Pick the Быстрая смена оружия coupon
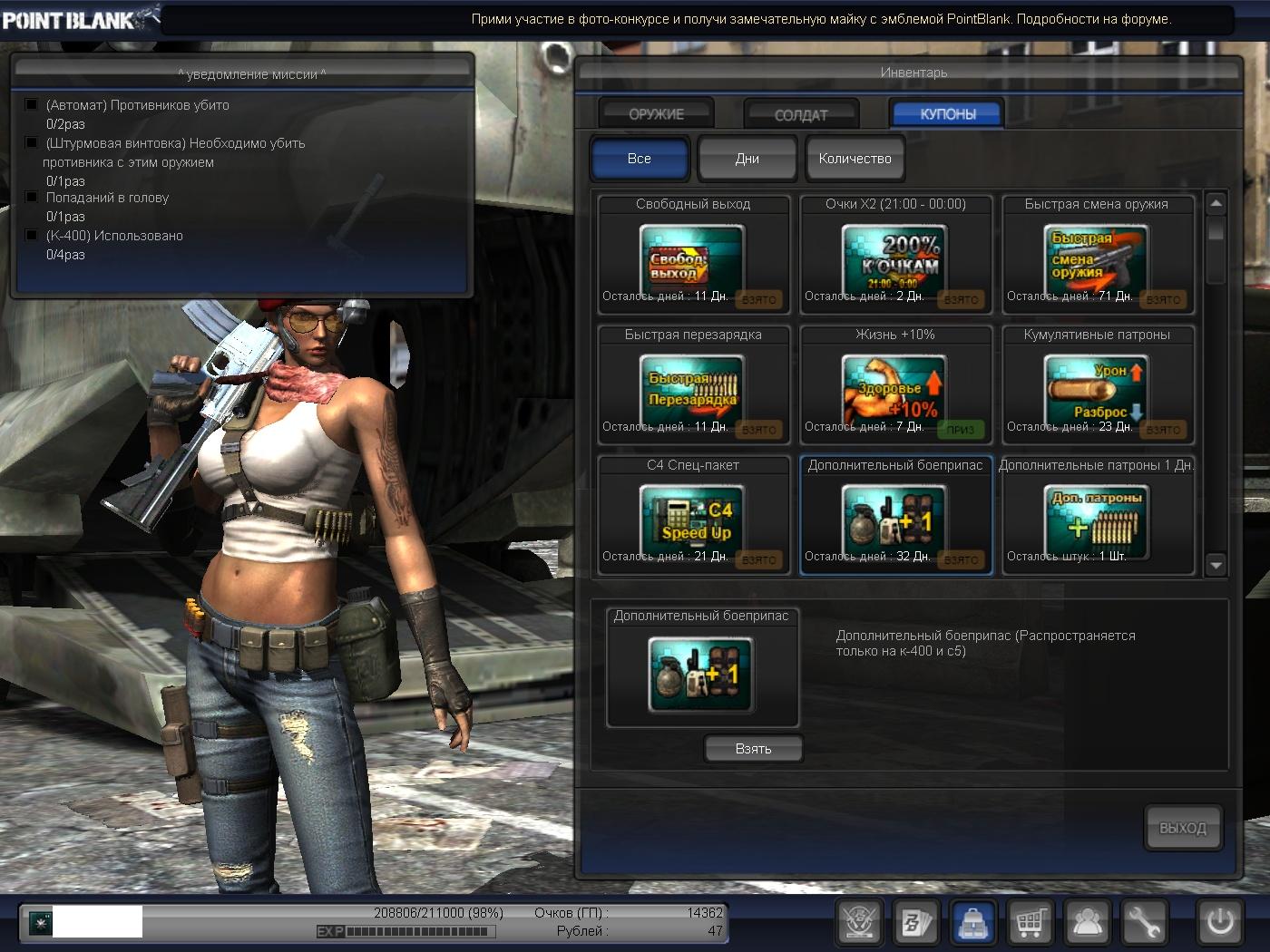Image resolution: width=1270 pixels, height=952 pixels. [x=1097, y=257]
